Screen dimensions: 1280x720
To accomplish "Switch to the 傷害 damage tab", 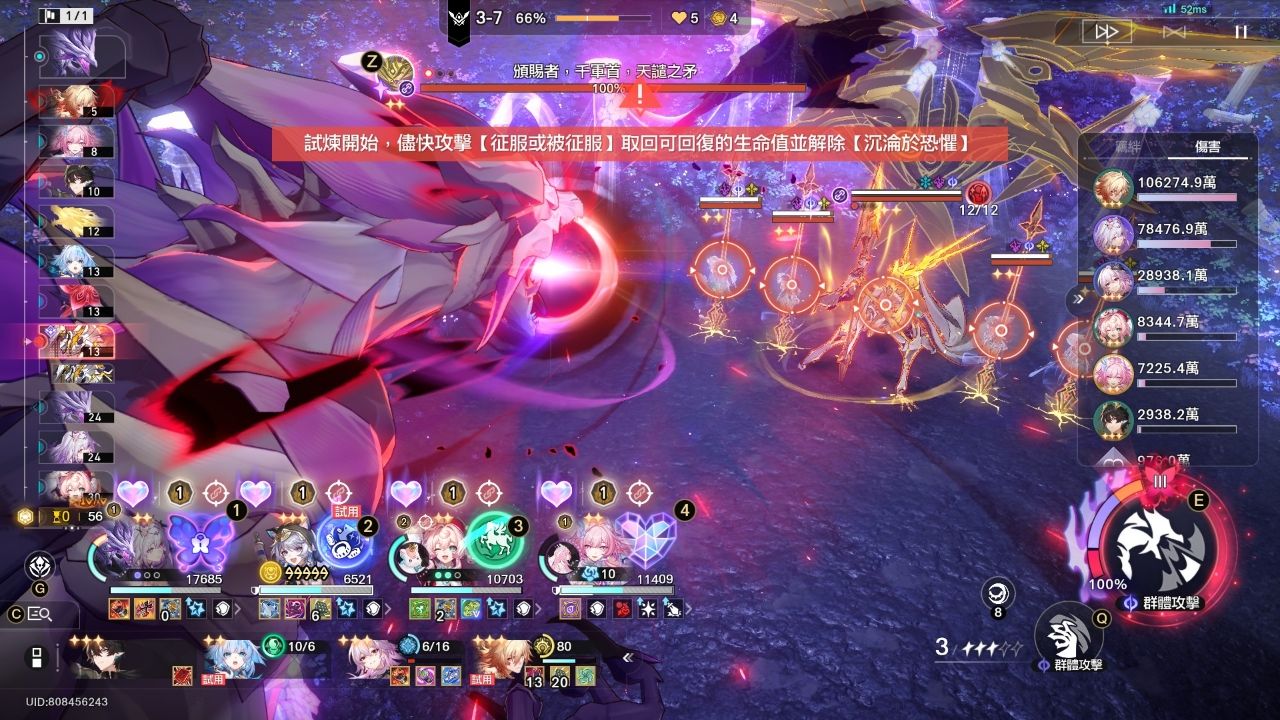I will (x=1208, y=147).
